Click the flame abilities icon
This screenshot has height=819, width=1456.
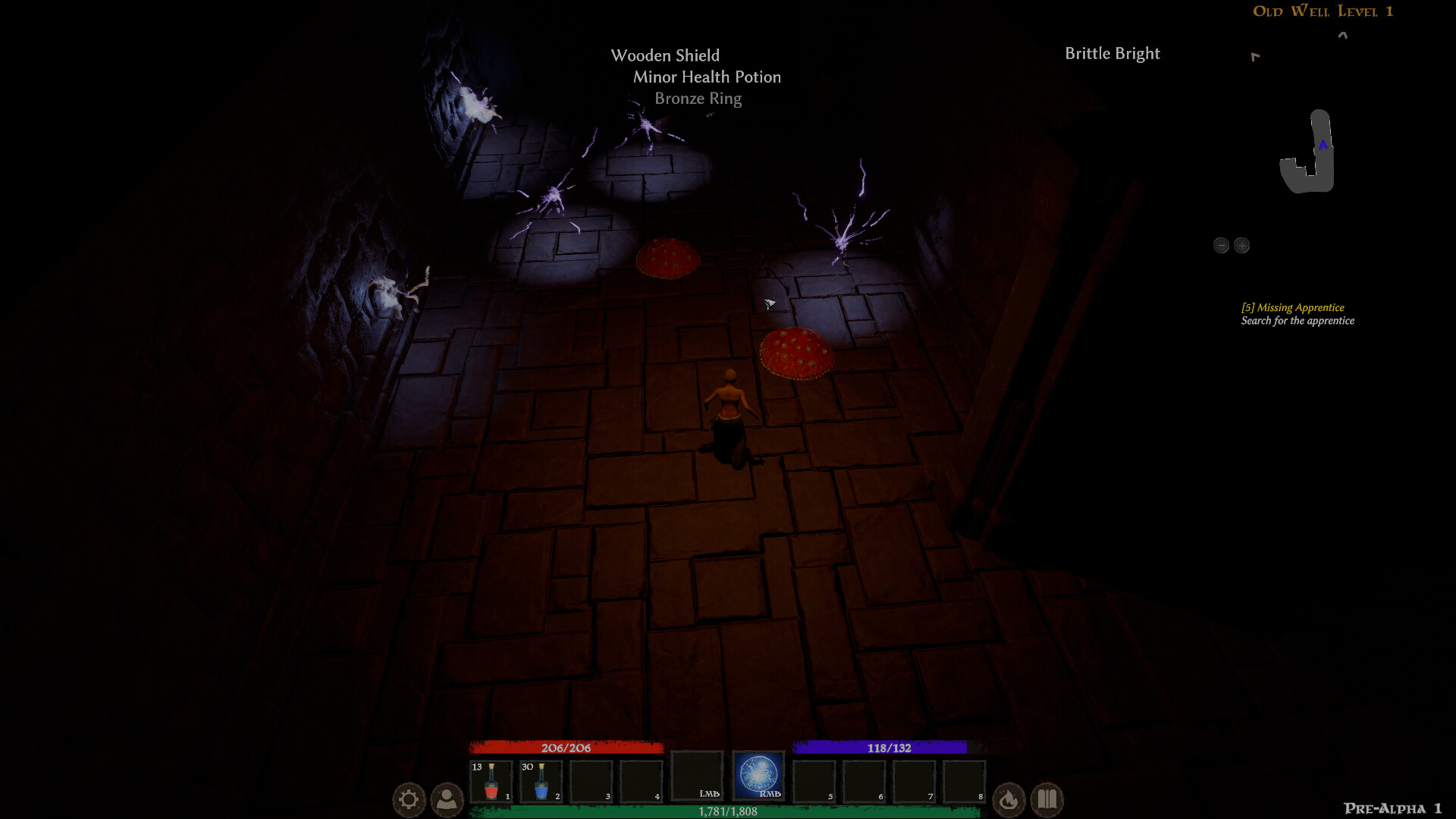pyautogui.click(x=1009, y=799)
